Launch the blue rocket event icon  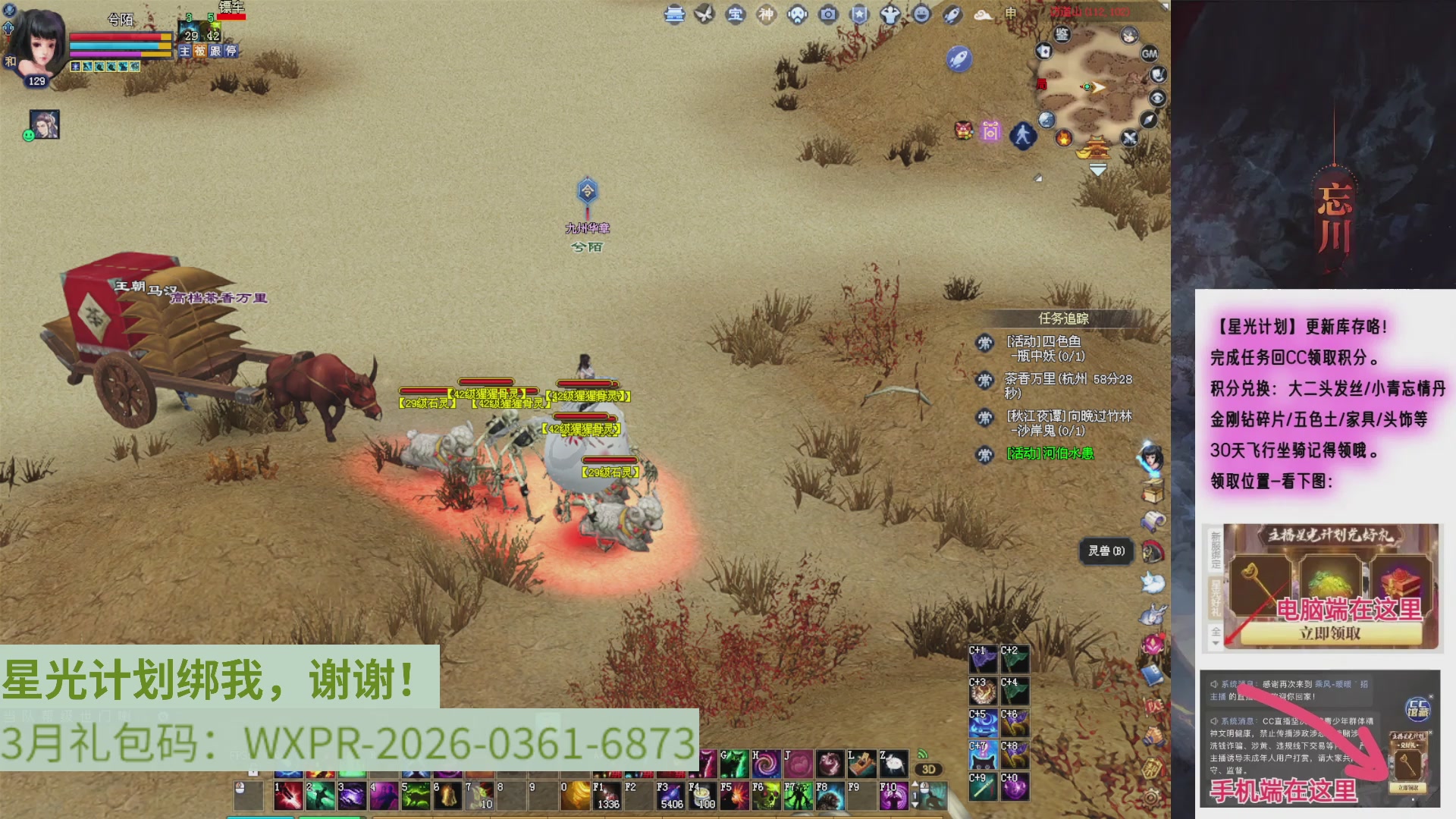[960, 59]
